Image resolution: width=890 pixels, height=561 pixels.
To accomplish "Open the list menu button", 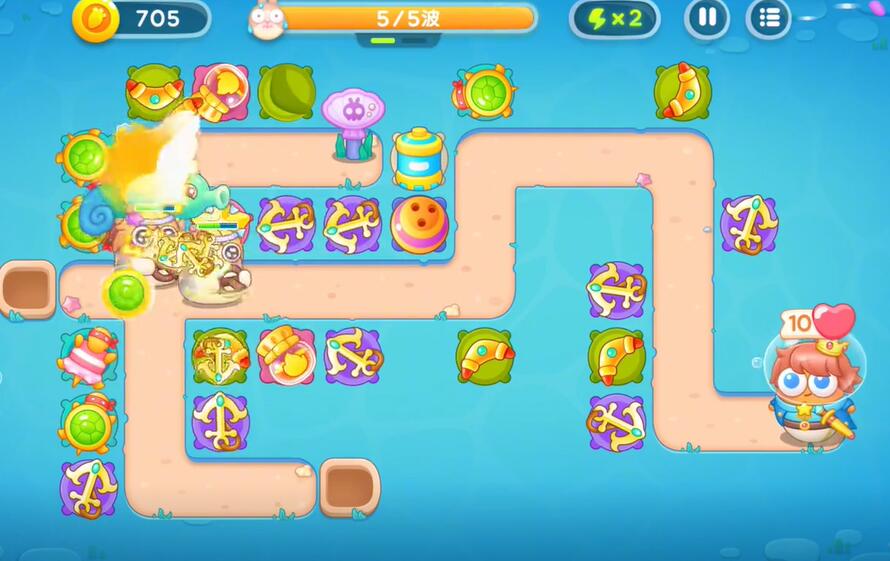I will (x=768, y=18).
